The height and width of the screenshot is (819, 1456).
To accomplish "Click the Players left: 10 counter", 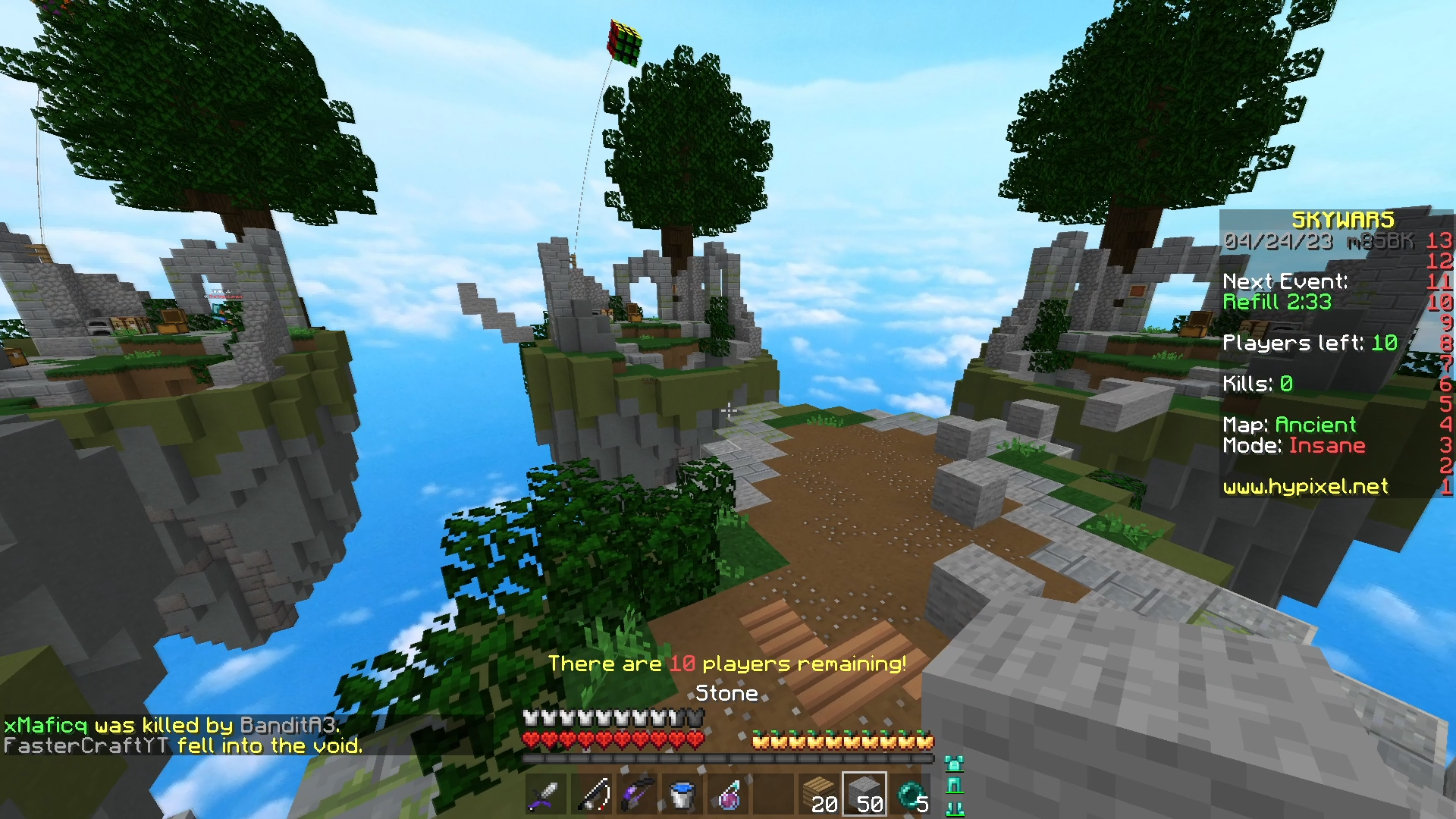I will (x=1310, y=343).
